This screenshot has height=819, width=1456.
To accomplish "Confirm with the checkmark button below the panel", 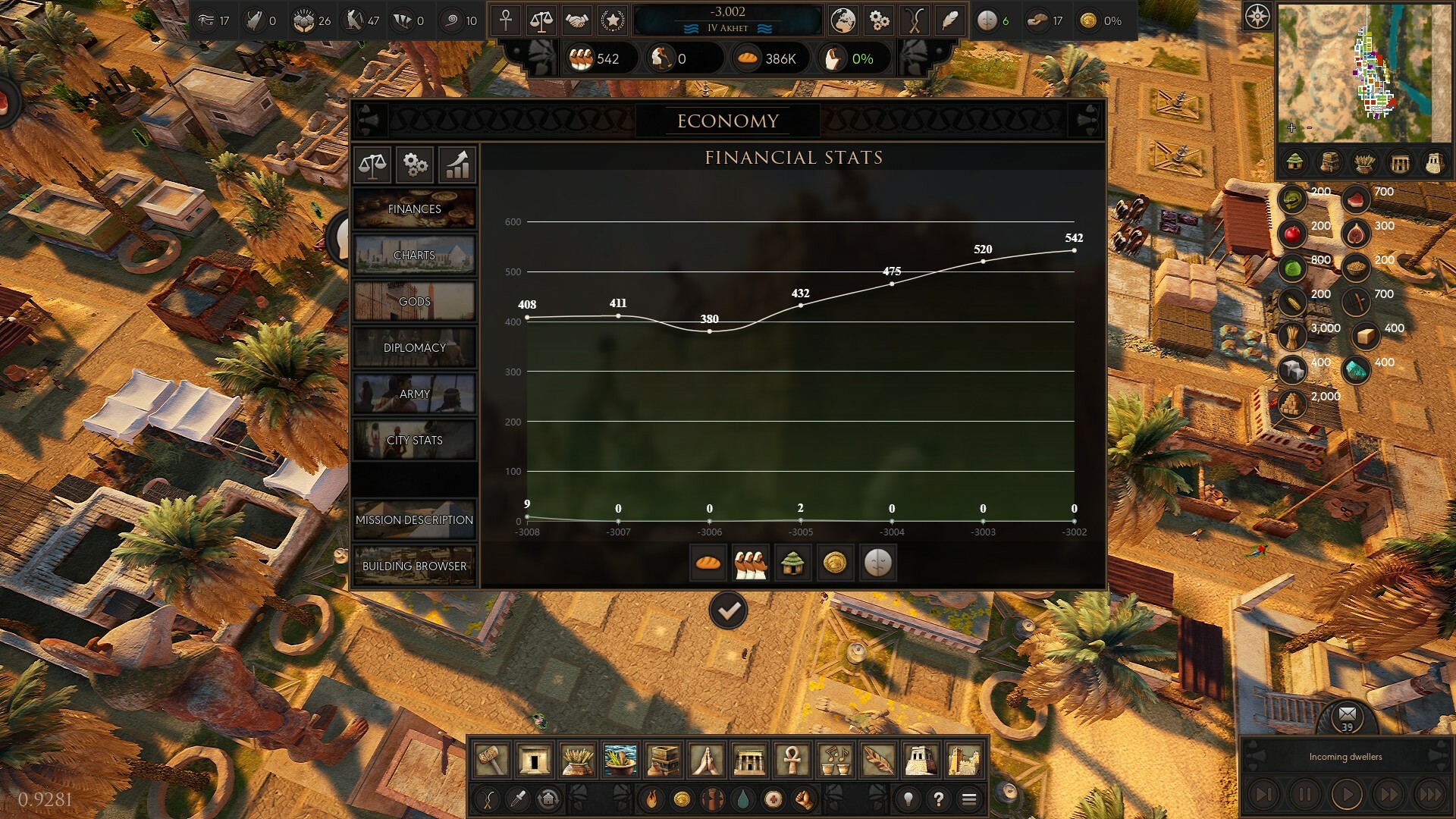I will click(x=728, y=609).
